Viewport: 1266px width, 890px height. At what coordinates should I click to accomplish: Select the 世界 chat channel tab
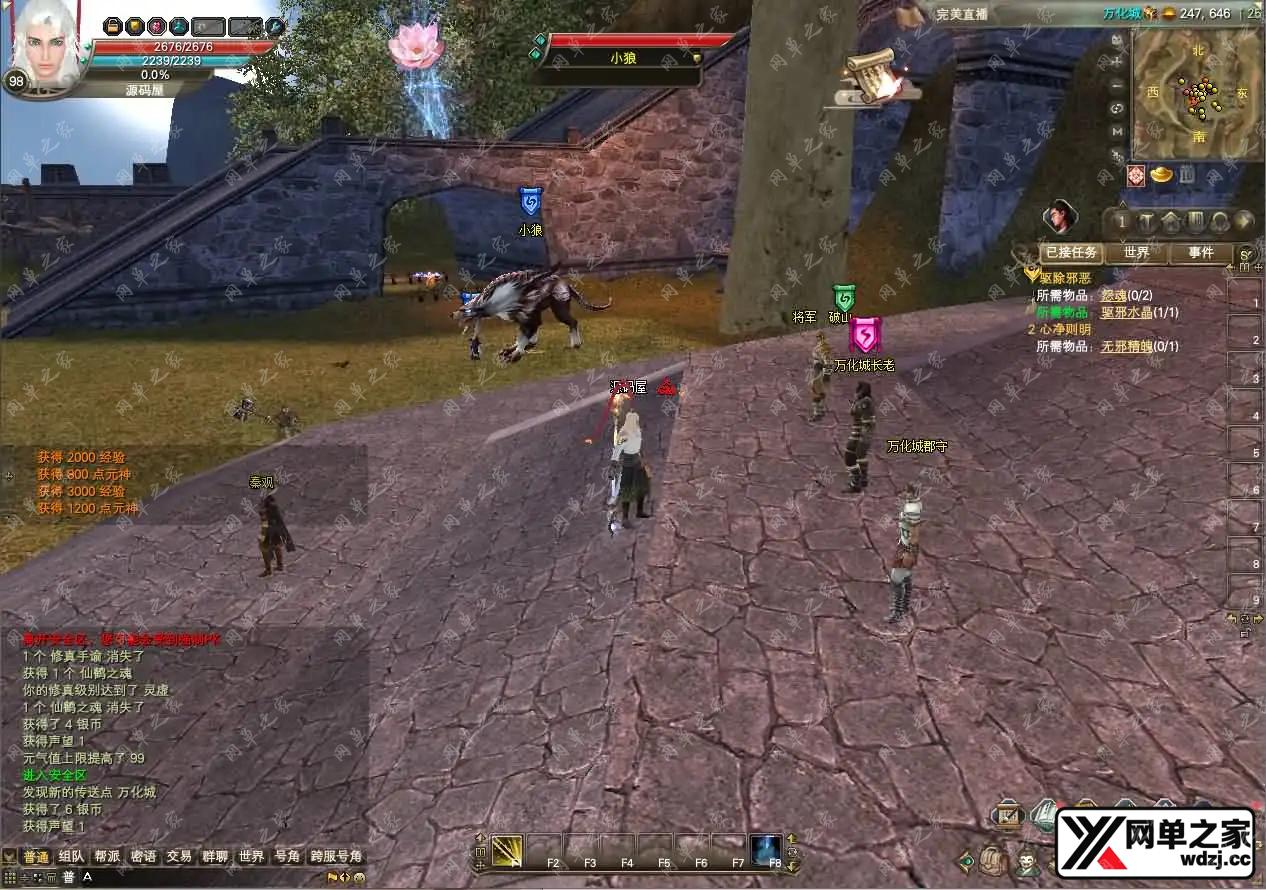(x=251, y=857)
